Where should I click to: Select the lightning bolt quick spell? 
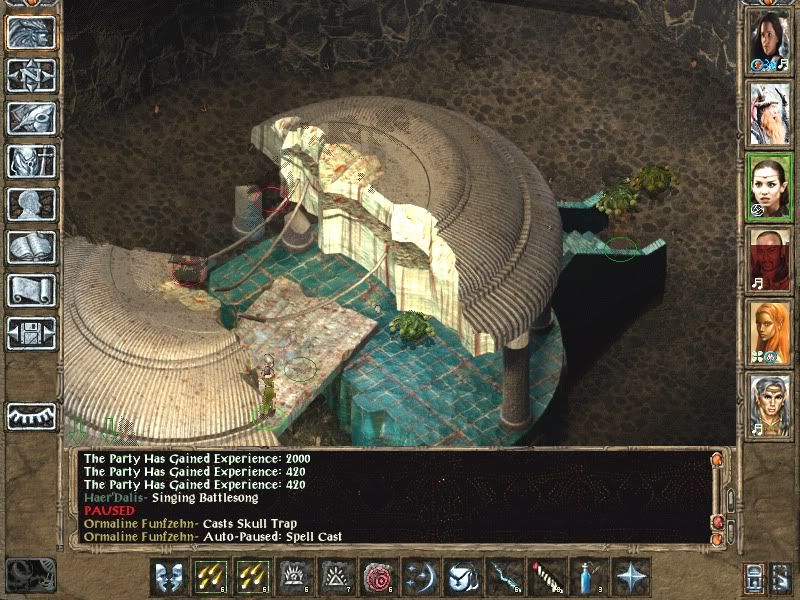tap(505, 577)
